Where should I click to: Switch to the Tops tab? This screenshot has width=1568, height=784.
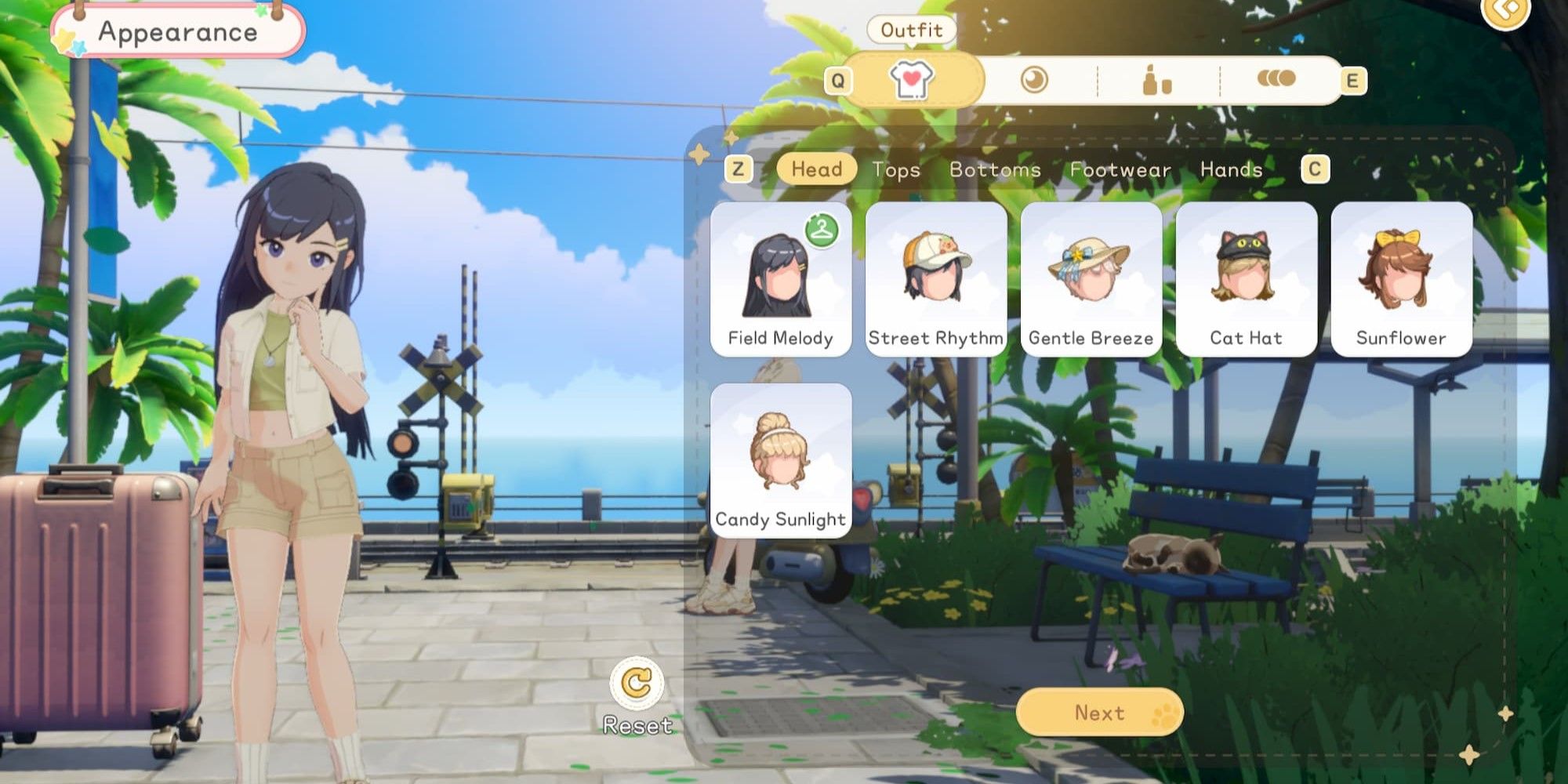(896, 170)
